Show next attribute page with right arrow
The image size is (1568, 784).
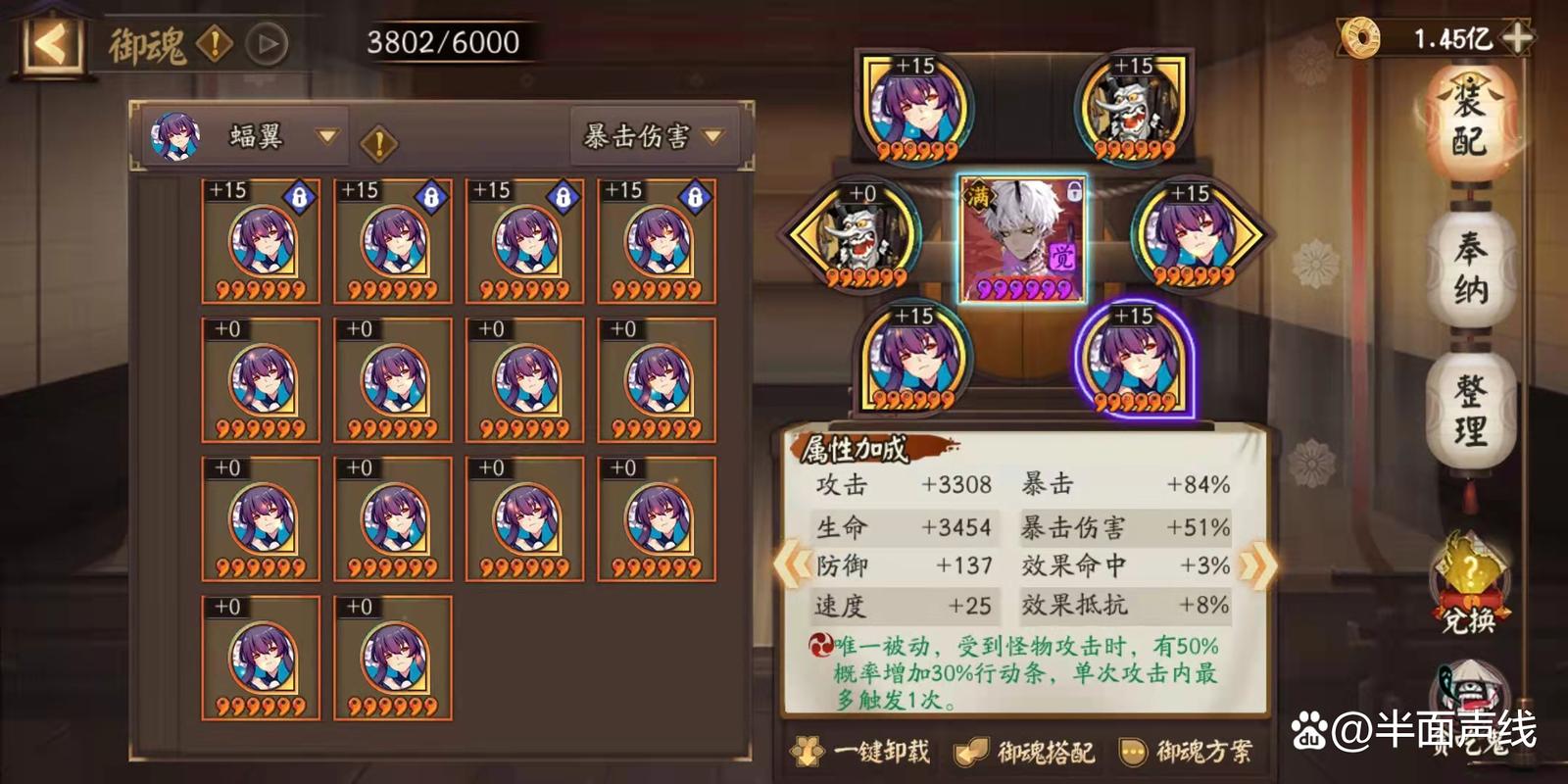(x=1257, y=564)
